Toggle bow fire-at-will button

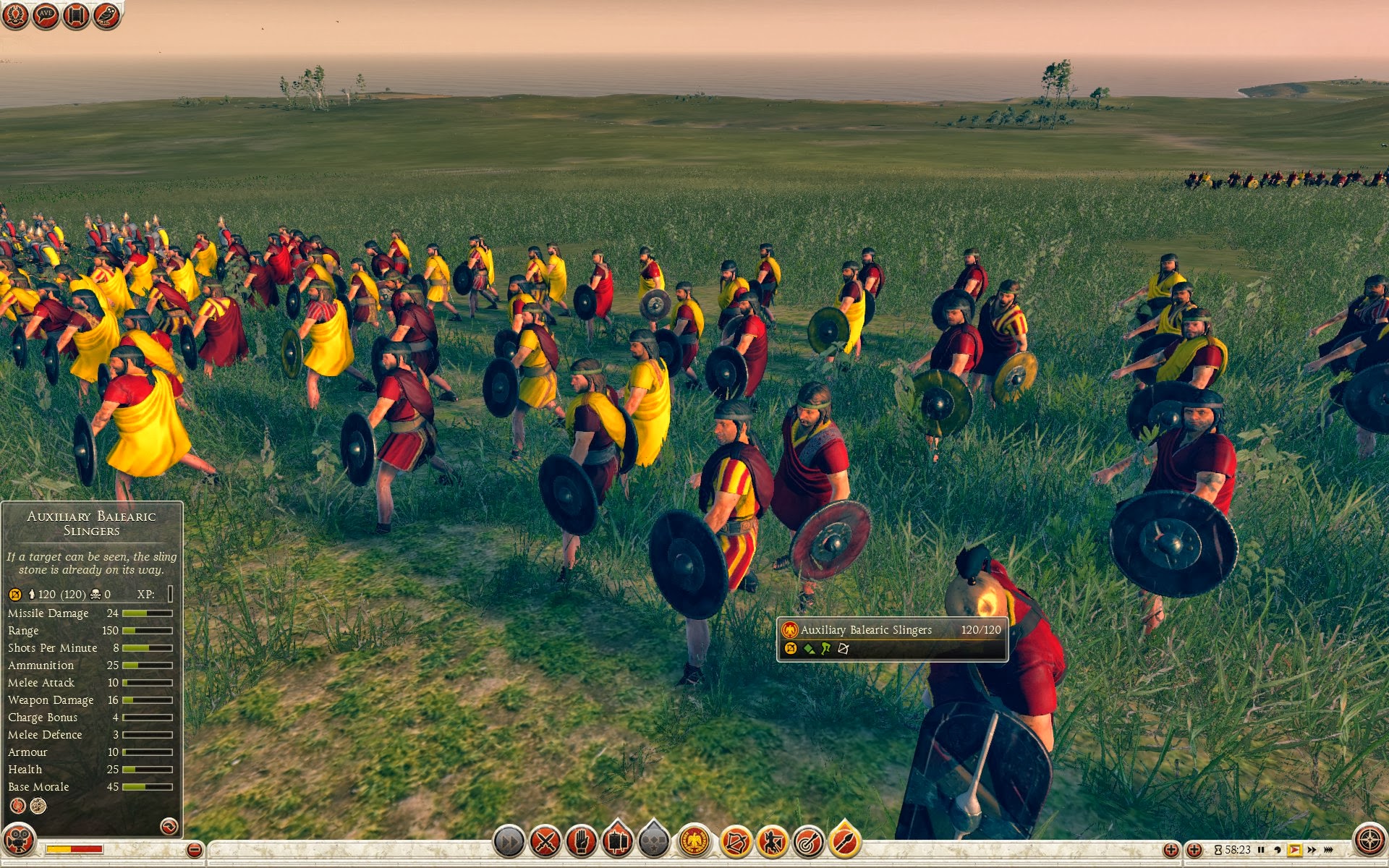click(x=736, y=842)
